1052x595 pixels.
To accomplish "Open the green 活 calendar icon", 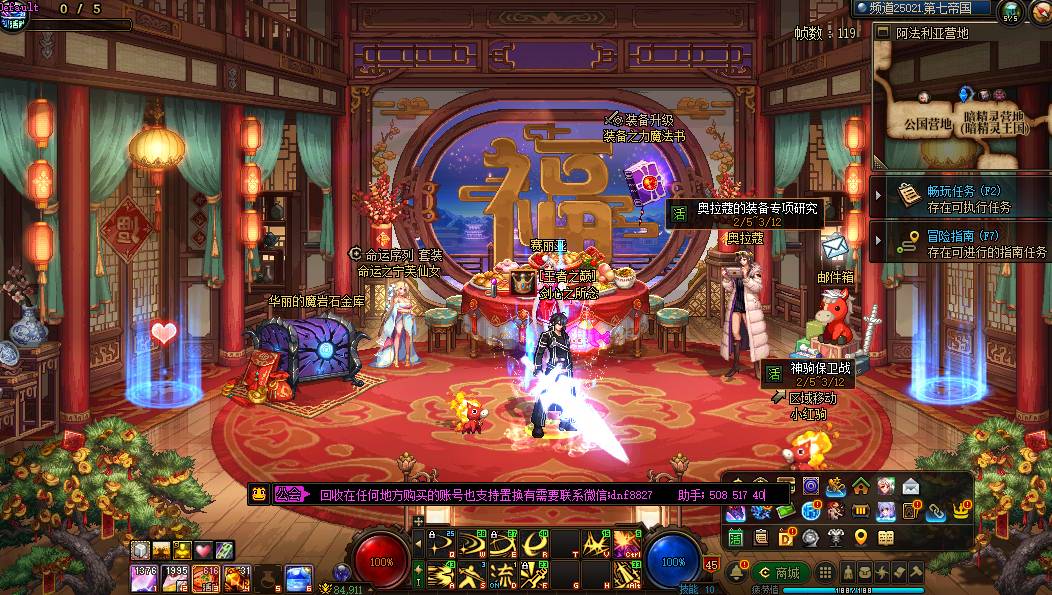I will pyautogui.click(x=735, y=538).
